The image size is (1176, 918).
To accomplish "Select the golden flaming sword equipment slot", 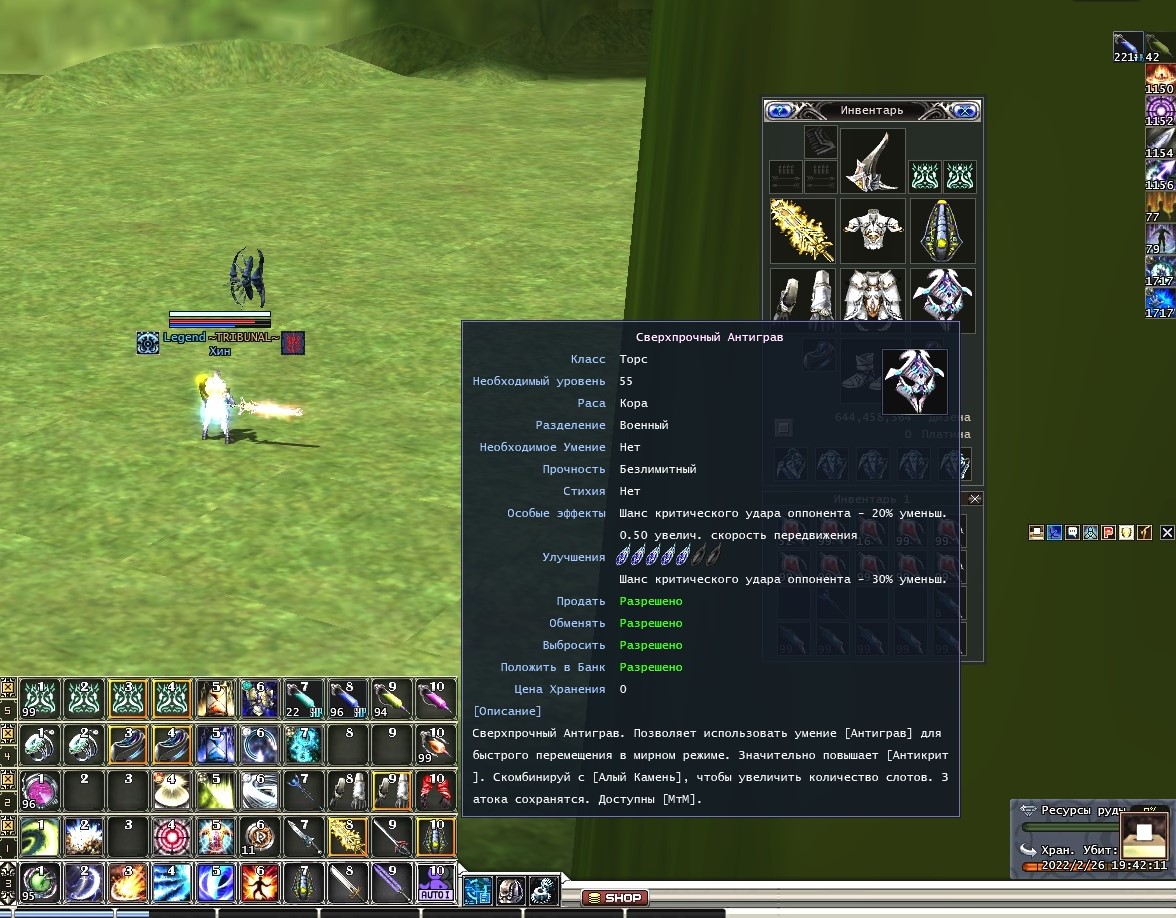I will coord(802,230).
